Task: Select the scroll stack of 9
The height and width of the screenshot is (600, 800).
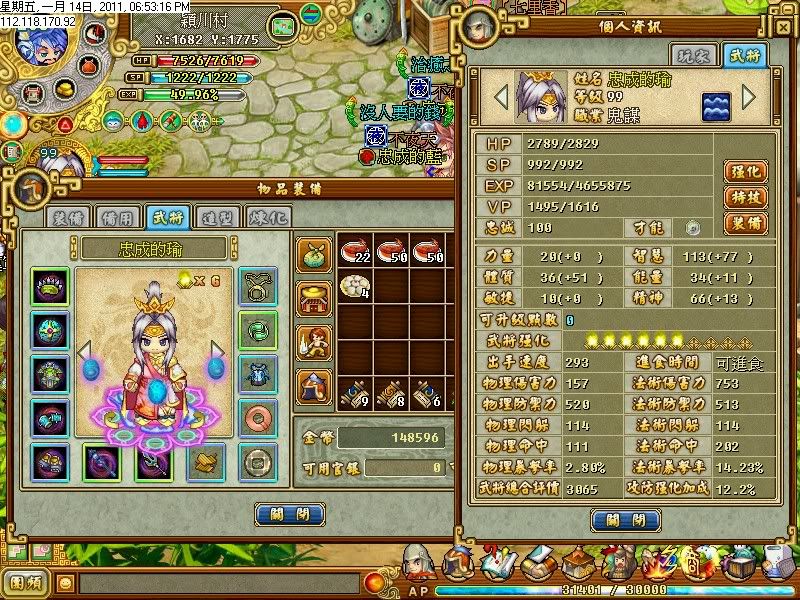Action: click(357, 396)
